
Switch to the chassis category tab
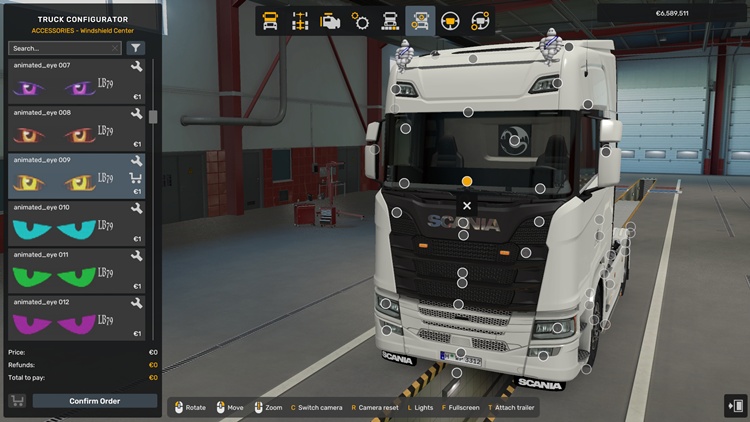click(x=300, y=20)
